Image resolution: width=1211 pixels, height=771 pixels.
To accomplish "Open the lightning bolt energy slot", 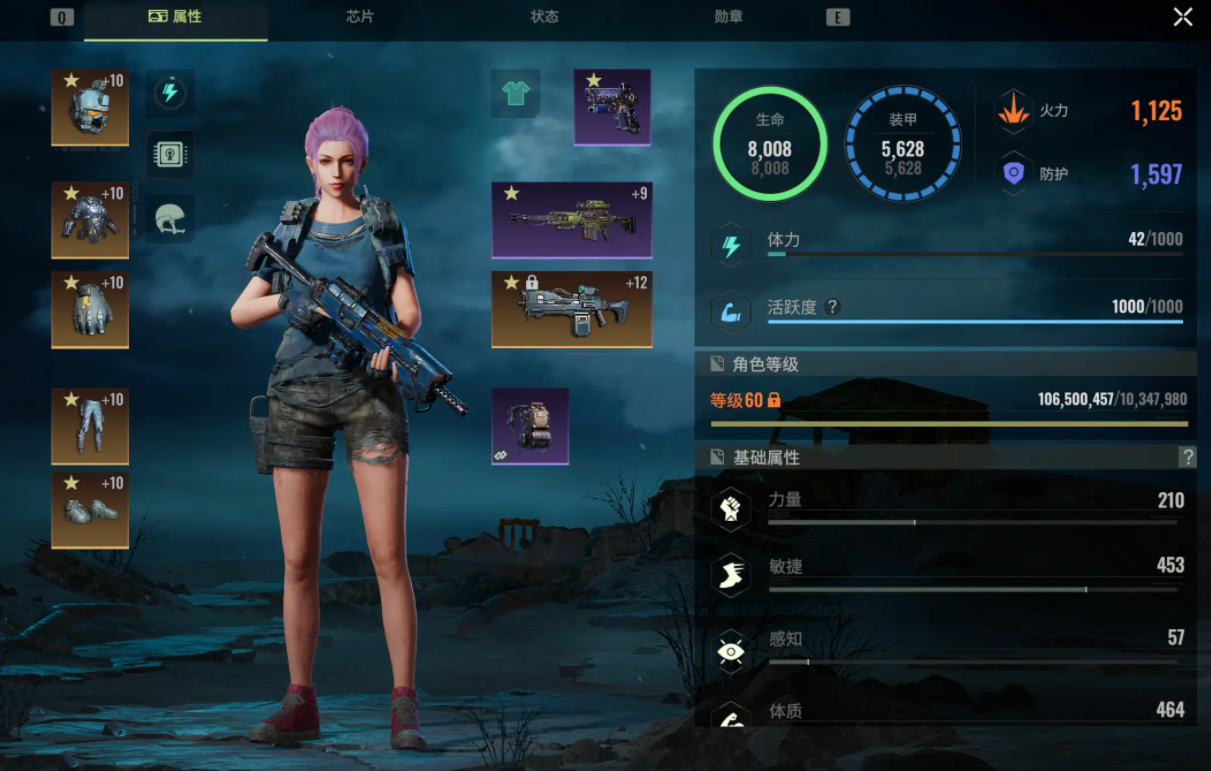I will click(x=170, y=94).
